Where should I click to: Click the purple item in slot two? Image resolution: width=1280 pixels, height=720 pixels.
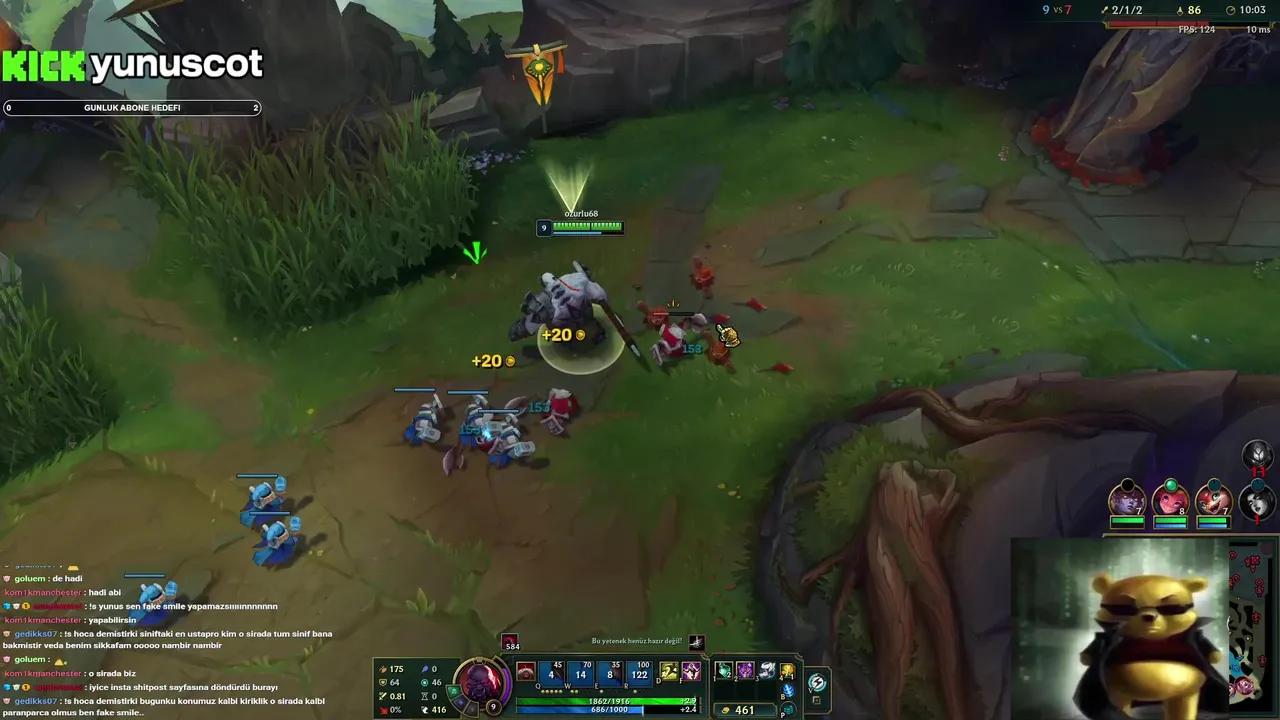pos(744,670)
